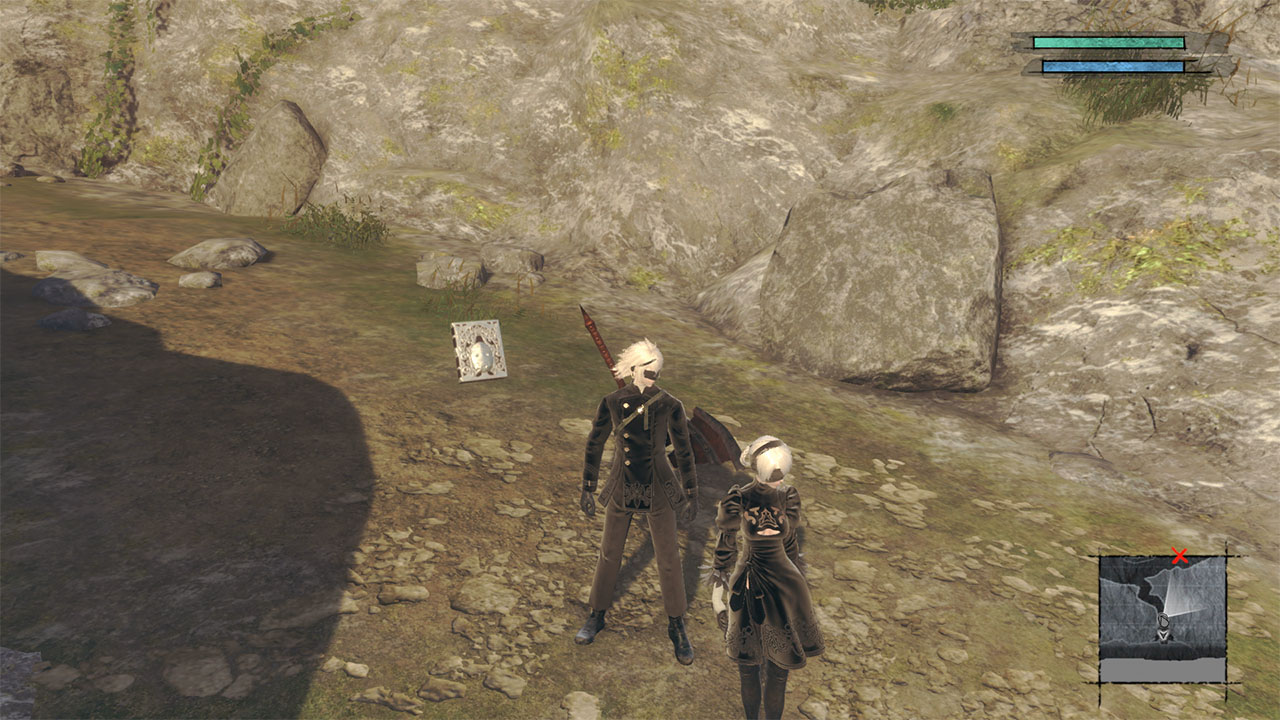This screenshot has height=720, width=1280.
Task: Click the red X objective marker on minimap
Action: pyautogui.click(x=1180, y=553)
